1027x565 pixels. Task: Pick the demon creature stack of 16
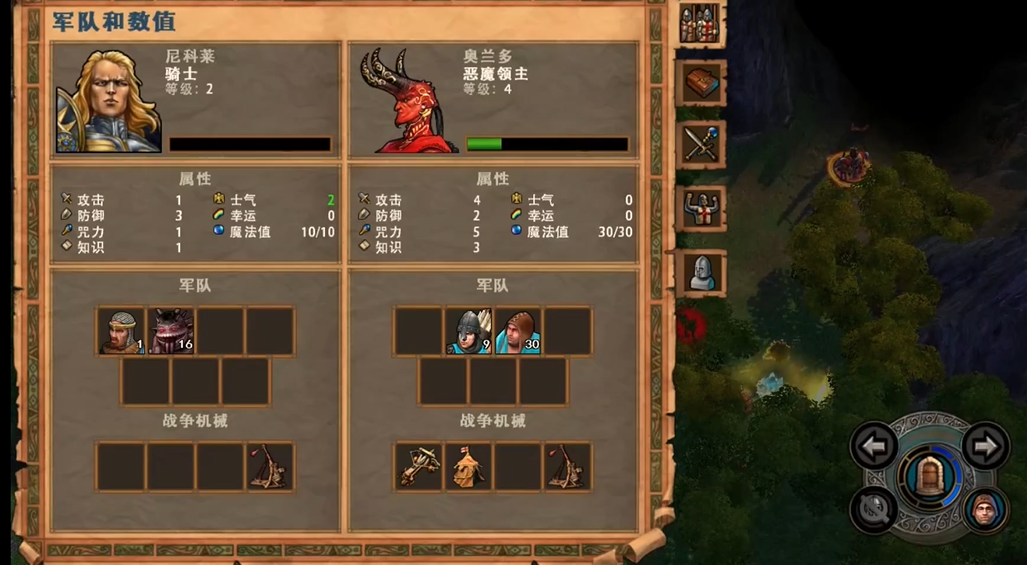tap(171, 331)
